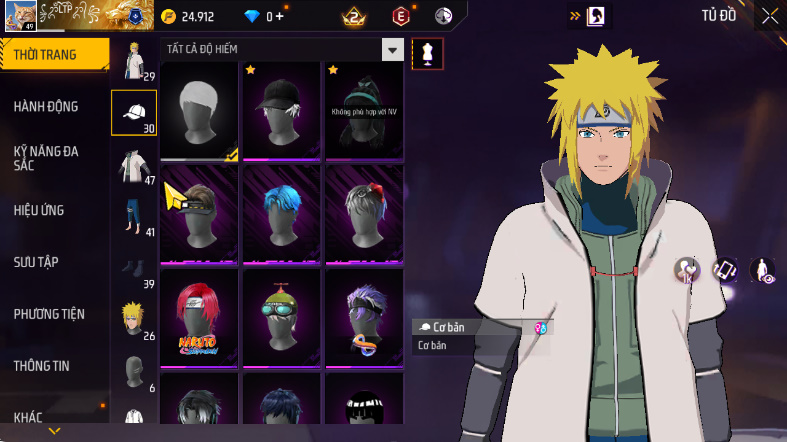Toggle the character visibility eye icon

coord(762,270)
